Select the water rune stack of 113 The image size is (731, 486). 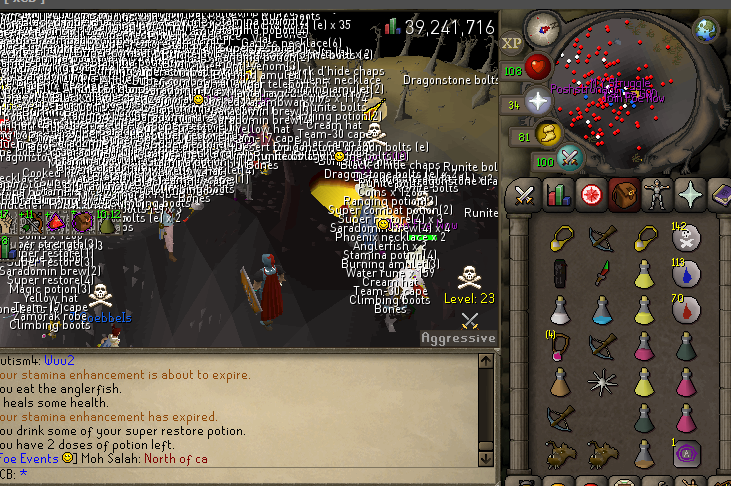pos(686,274)
